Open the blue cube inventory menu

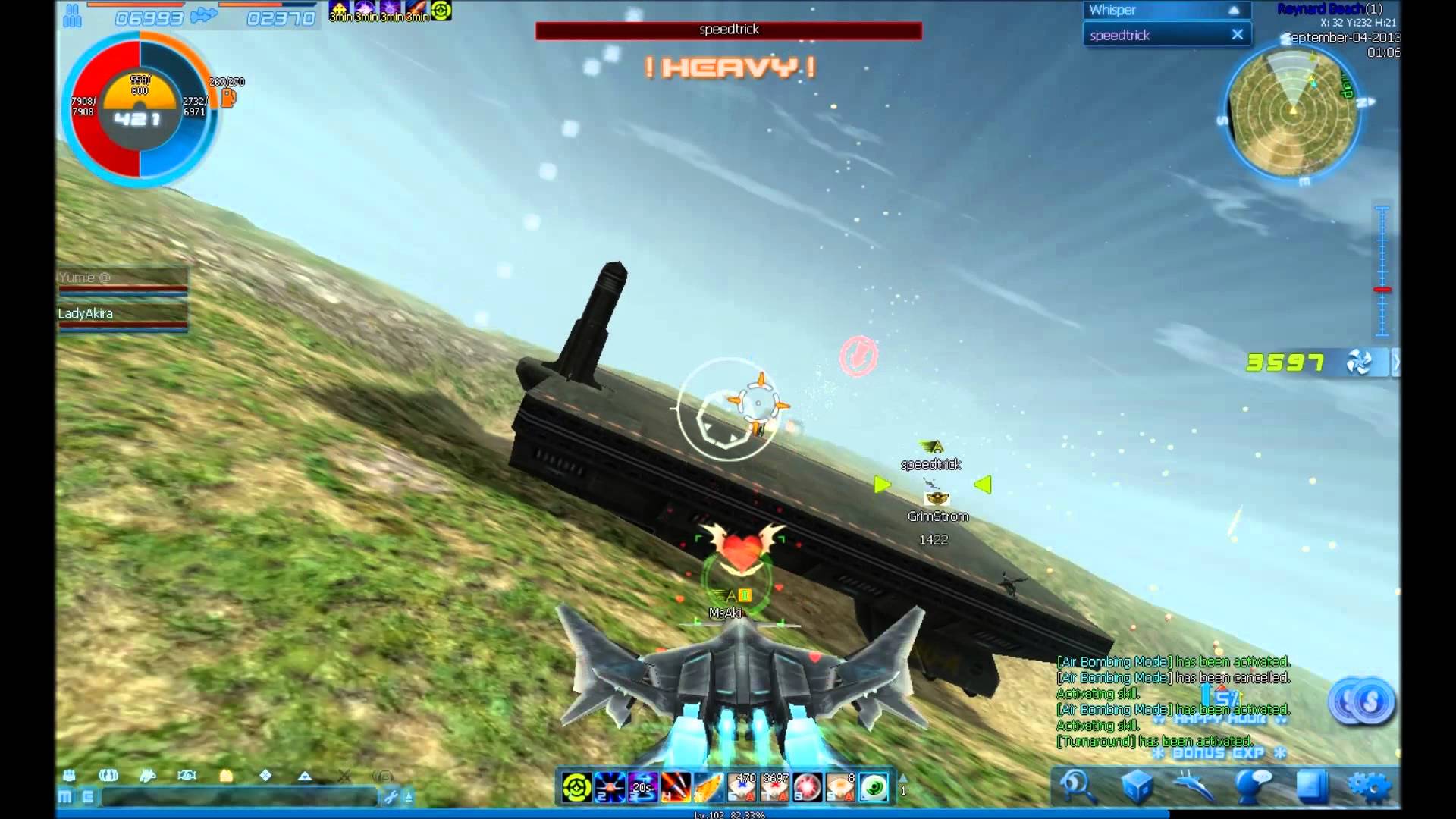[x=1135, y=786]
